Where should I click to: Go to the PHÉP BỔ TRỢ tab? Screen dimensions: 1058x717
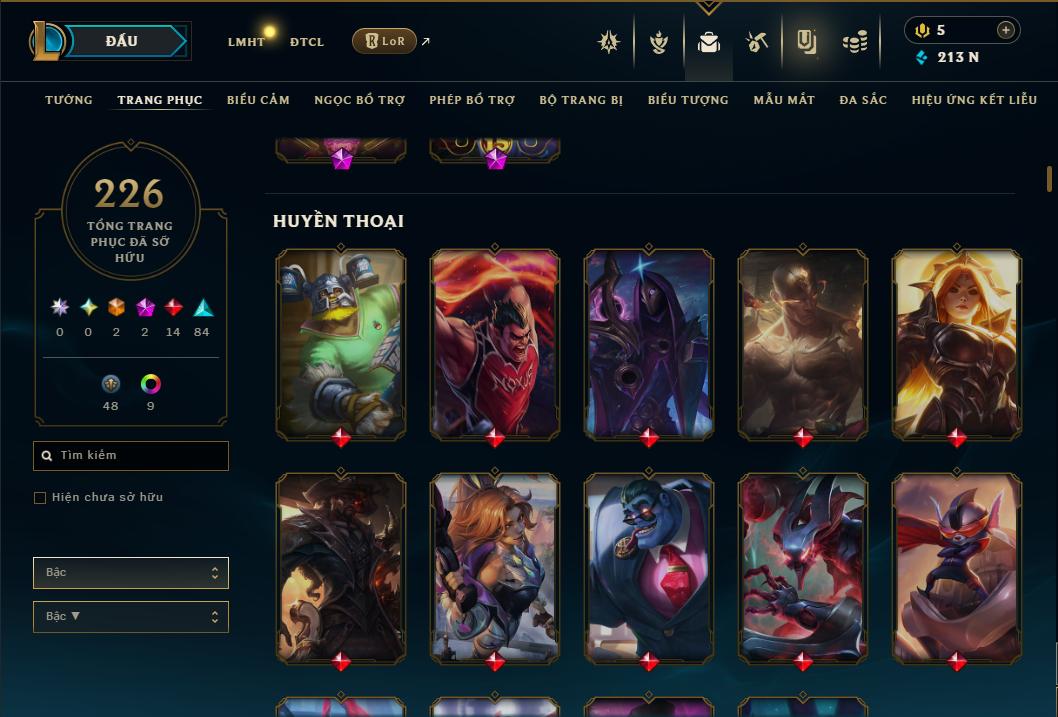(x=472, y=100)
